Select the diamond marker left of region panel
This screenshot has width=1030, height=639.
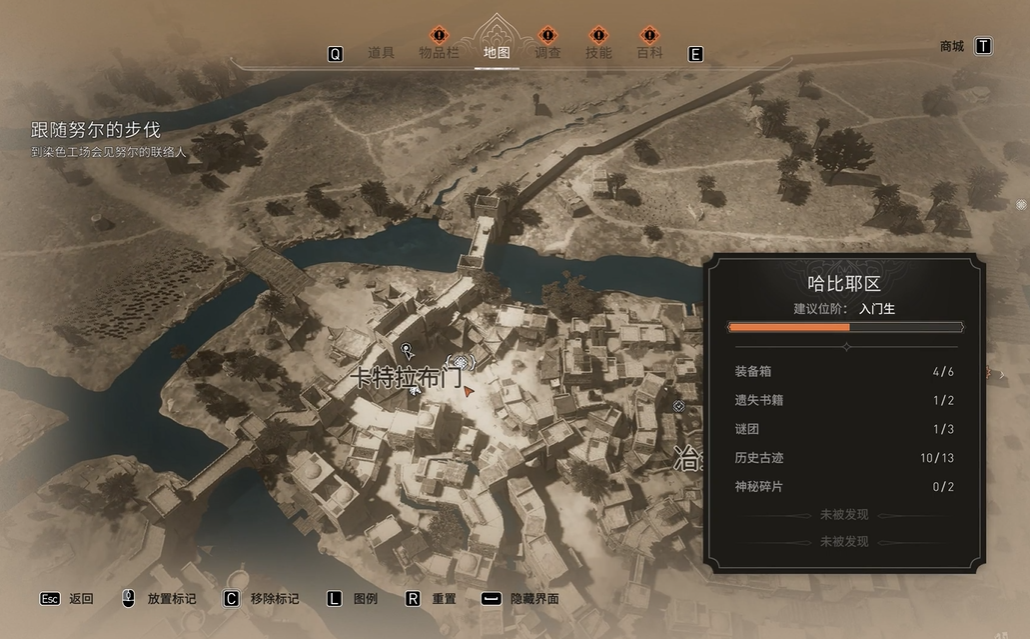[x=679, y=406]
